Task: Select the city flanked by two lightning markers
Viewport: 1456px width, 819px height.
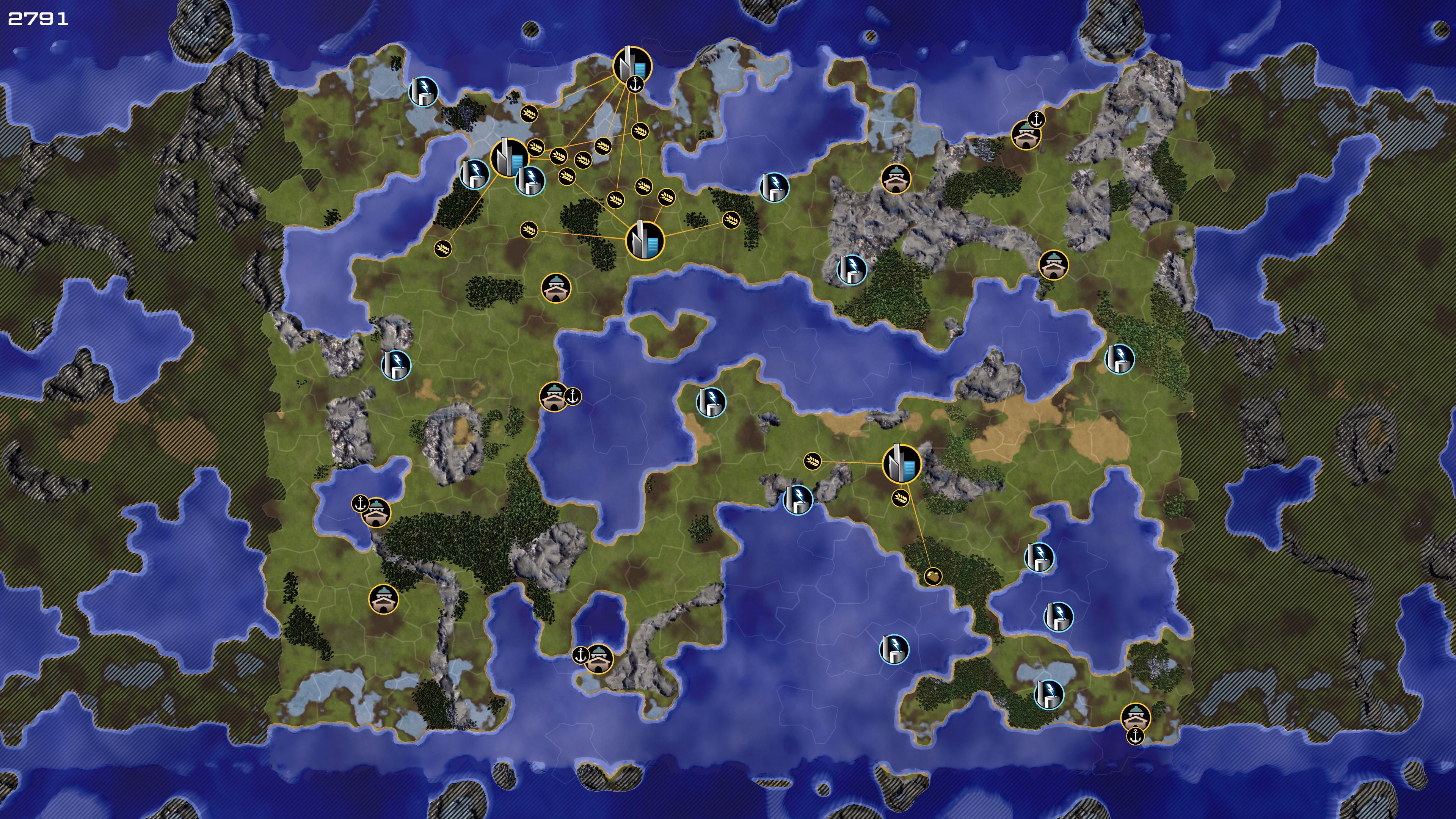Action: tap(508, 157)
